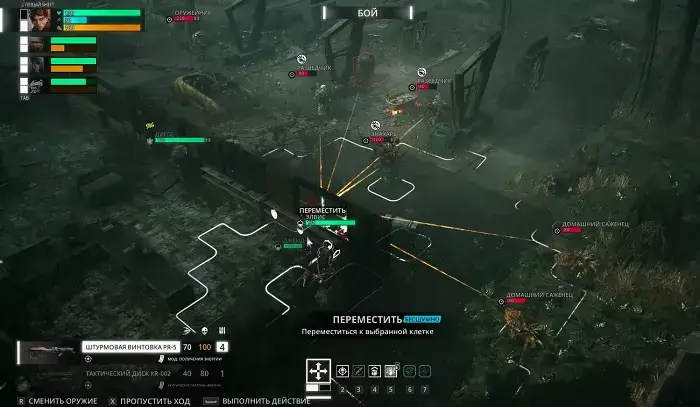Select the Move action icon with arrows
The height and width of the screenshot is (407, 700).
pyautogui.click(x=318, y=370)
